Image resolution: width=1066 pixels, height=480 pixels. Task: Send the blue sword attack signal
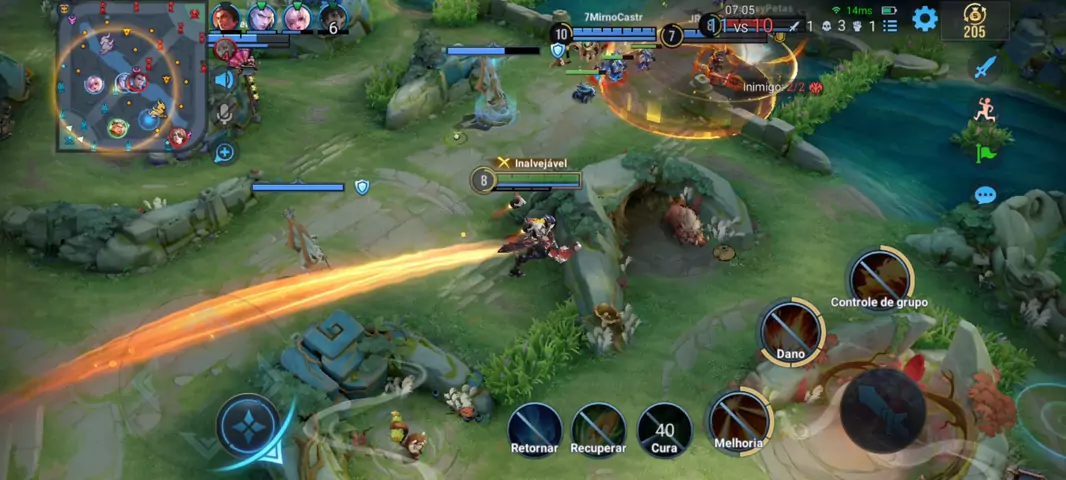[x=986, y=67]
